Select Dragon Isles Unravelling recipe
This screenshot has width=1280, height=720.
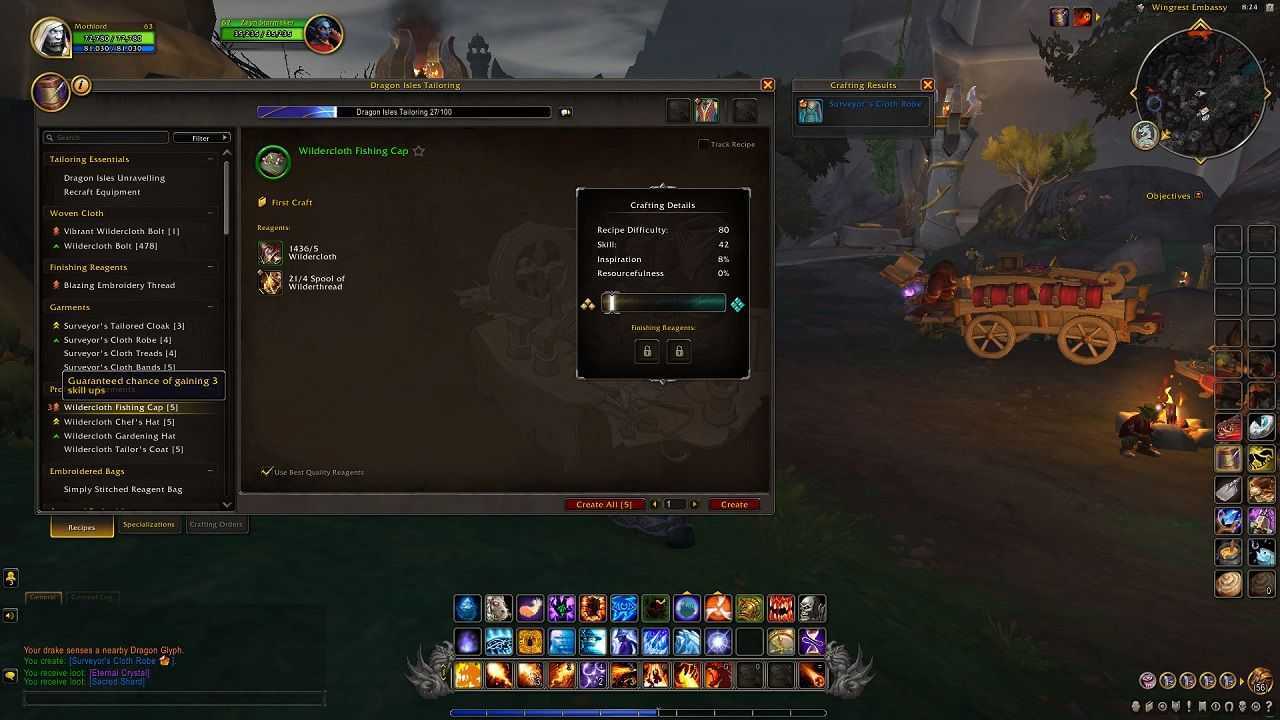(x=114, y=178)
